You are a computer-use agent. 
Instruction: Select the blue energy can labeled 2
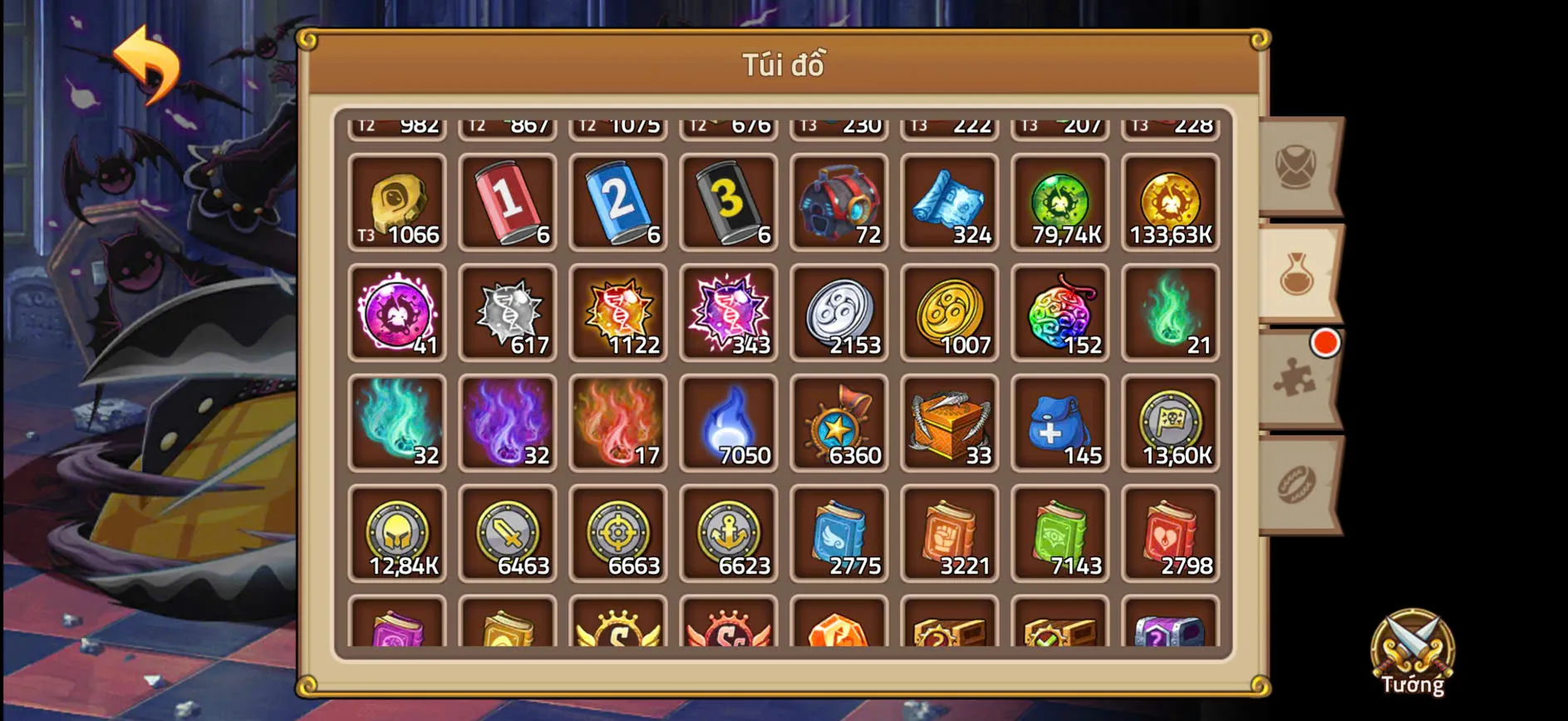coord(617,204)
